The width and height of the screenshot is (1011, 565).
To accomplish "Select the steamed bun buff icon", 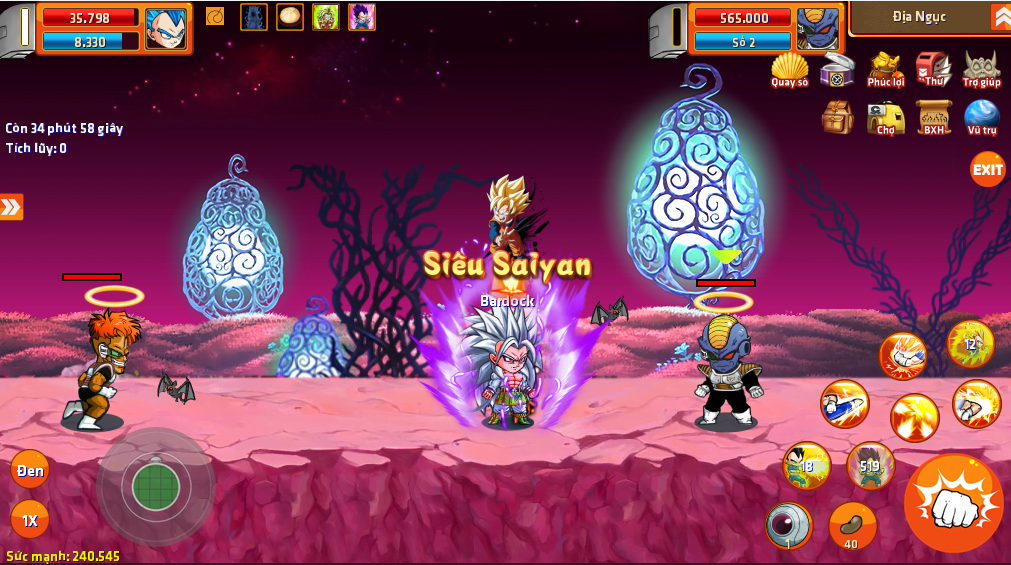I will [290, 16].
